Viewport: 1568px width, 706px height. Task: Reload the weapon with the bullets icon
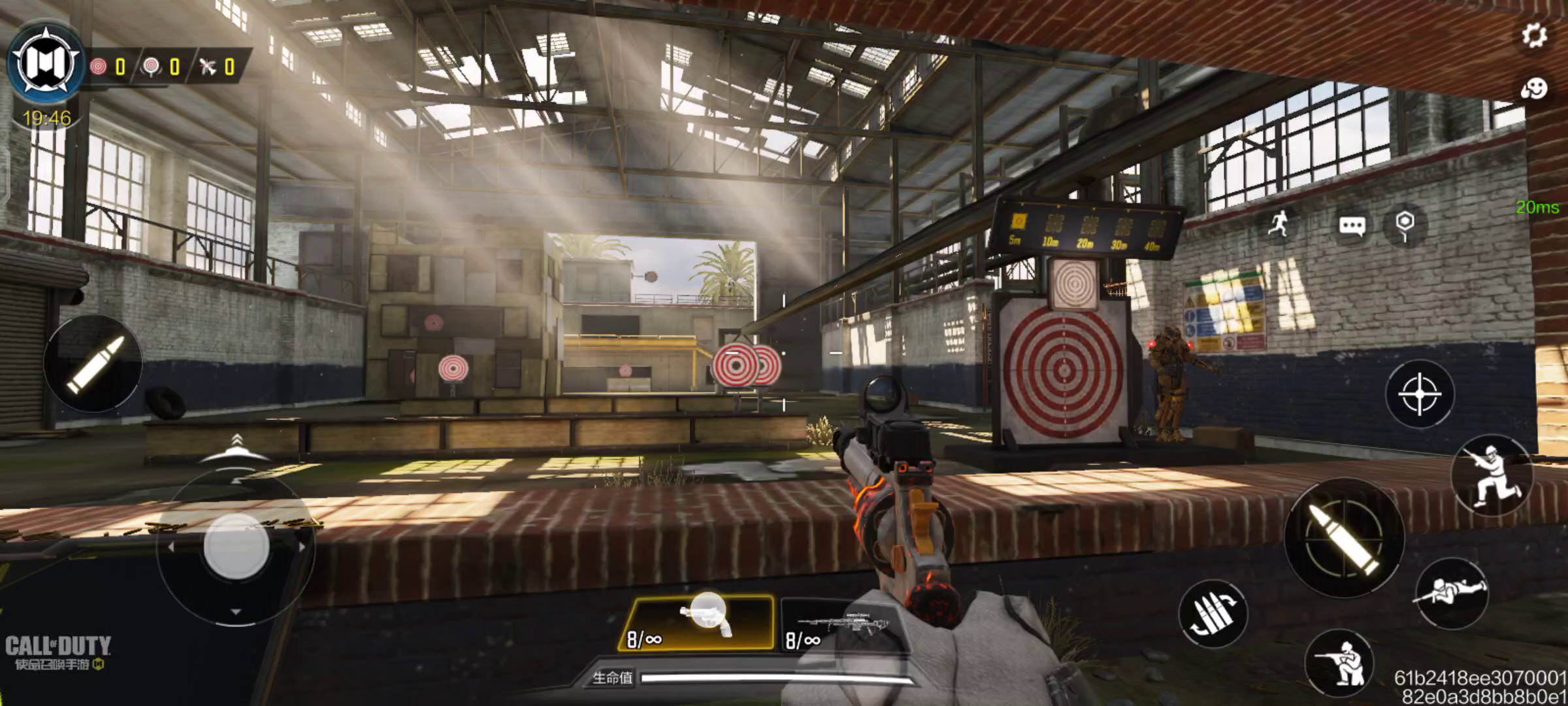point(1213,614)
